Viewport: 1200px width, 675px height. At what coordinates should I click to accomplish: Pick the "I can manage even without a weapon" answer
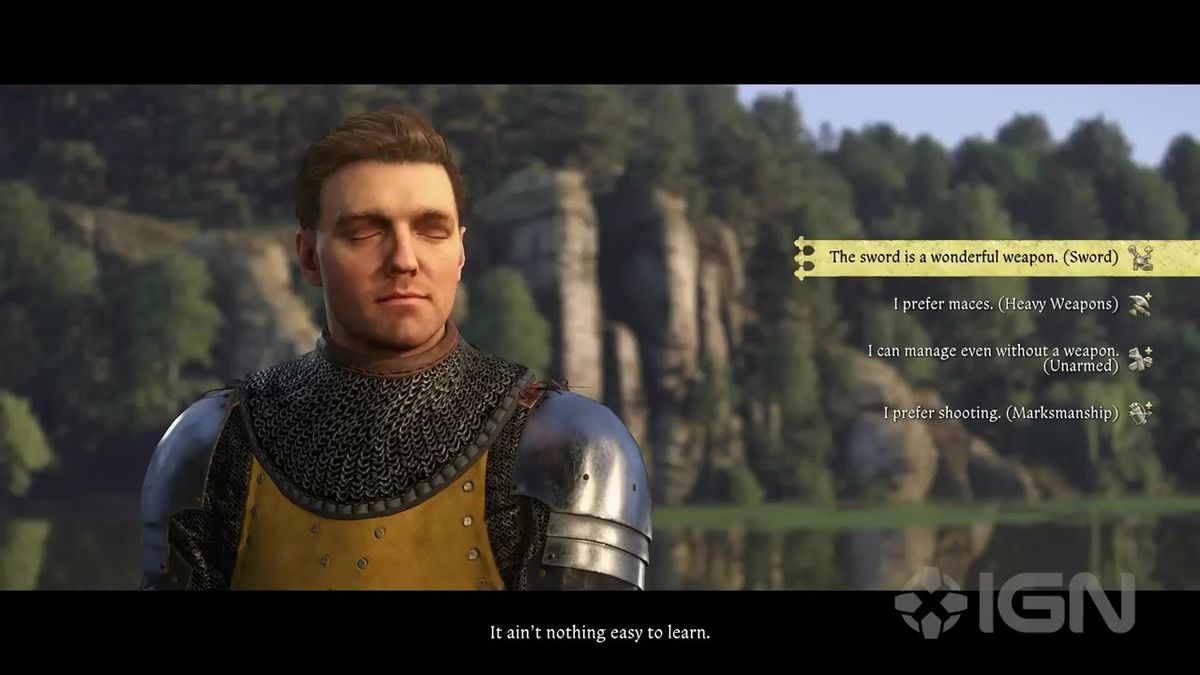tap(992, 357)
